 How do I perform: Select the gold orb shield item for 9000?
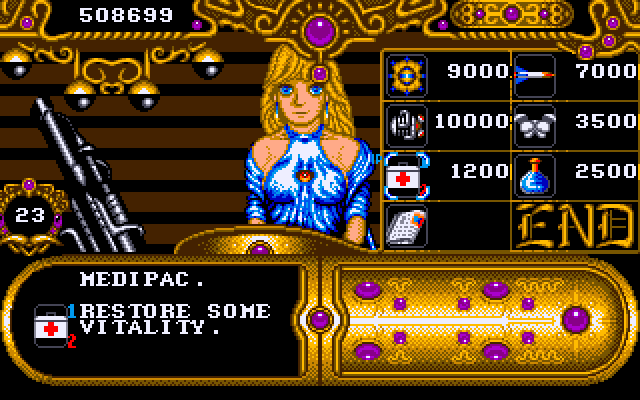406,74
